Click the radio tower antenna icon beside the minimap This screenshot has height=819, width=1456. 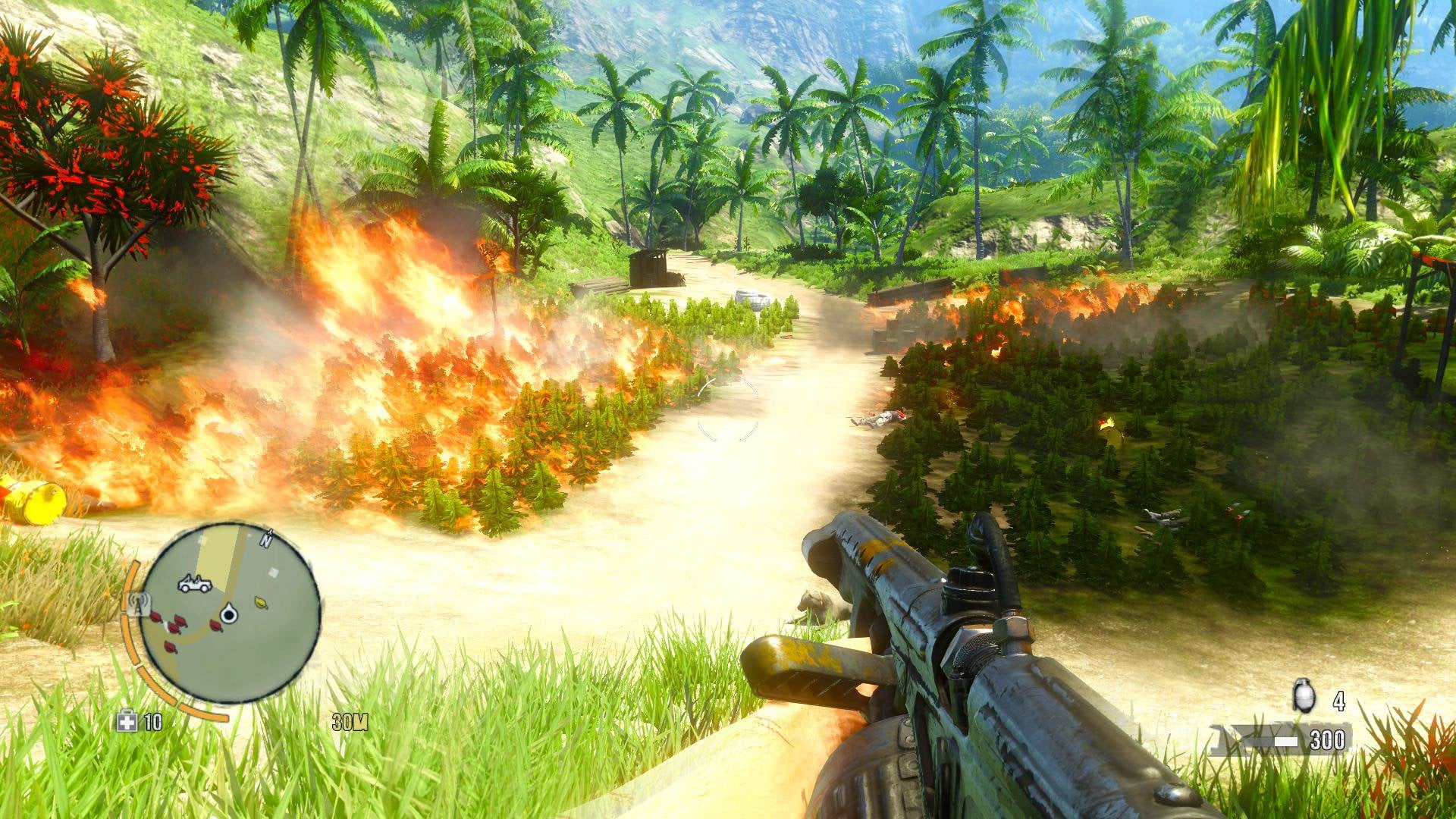tap(138, 604)
